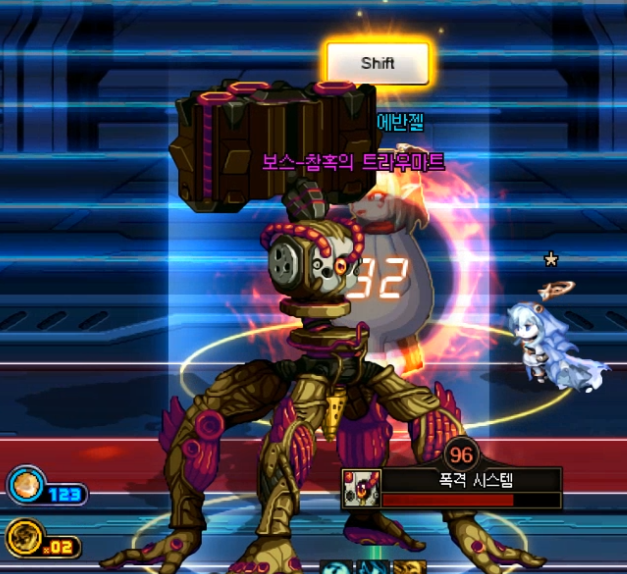Click the orange coin icon beside 123
Image resolution: width=627 pixels, height=574 pixels.
(24, 487)
